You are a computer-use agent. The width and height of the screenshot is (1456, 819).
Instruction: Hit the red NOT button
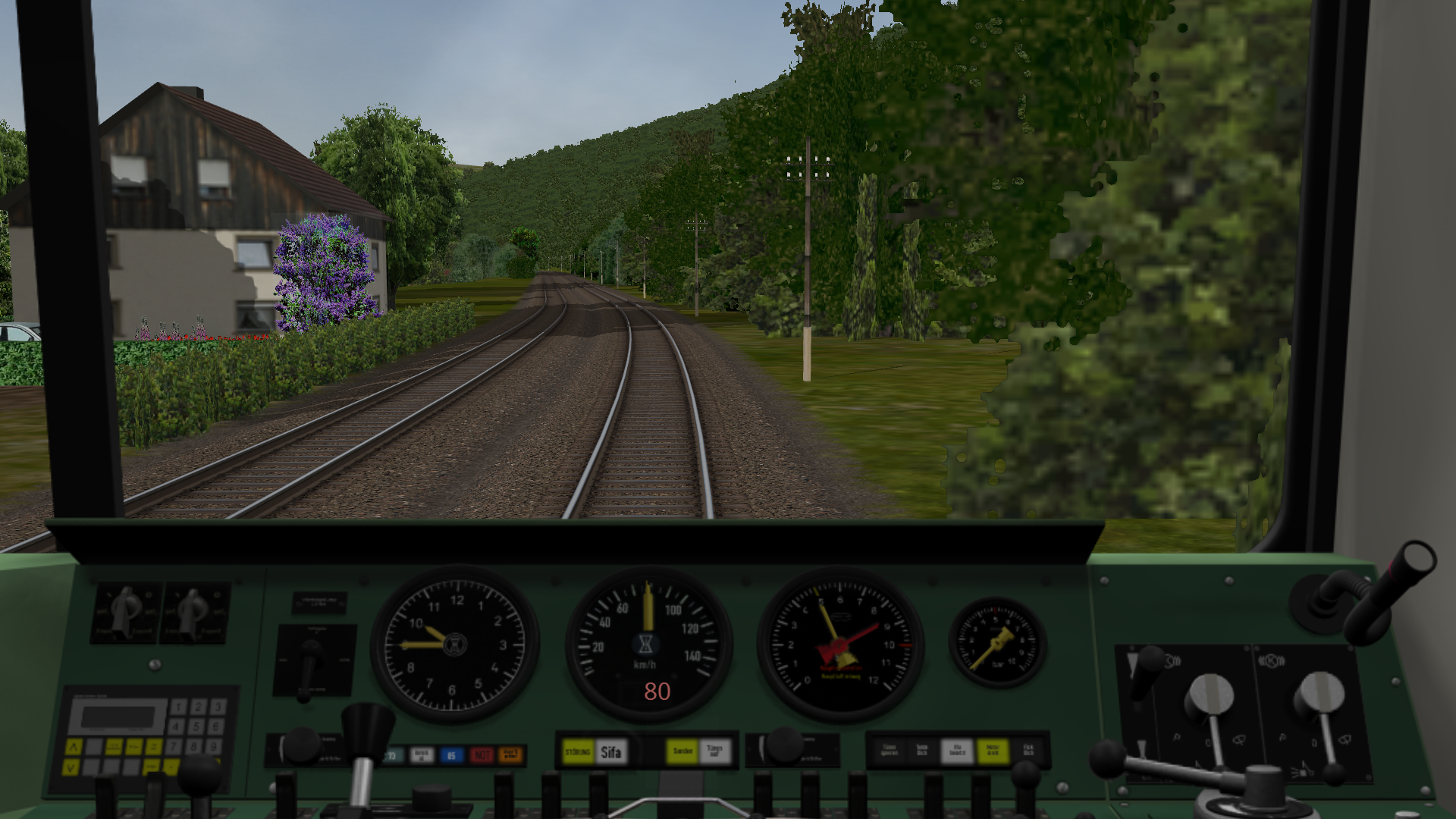pyautogui.click(x=482, y=755)
